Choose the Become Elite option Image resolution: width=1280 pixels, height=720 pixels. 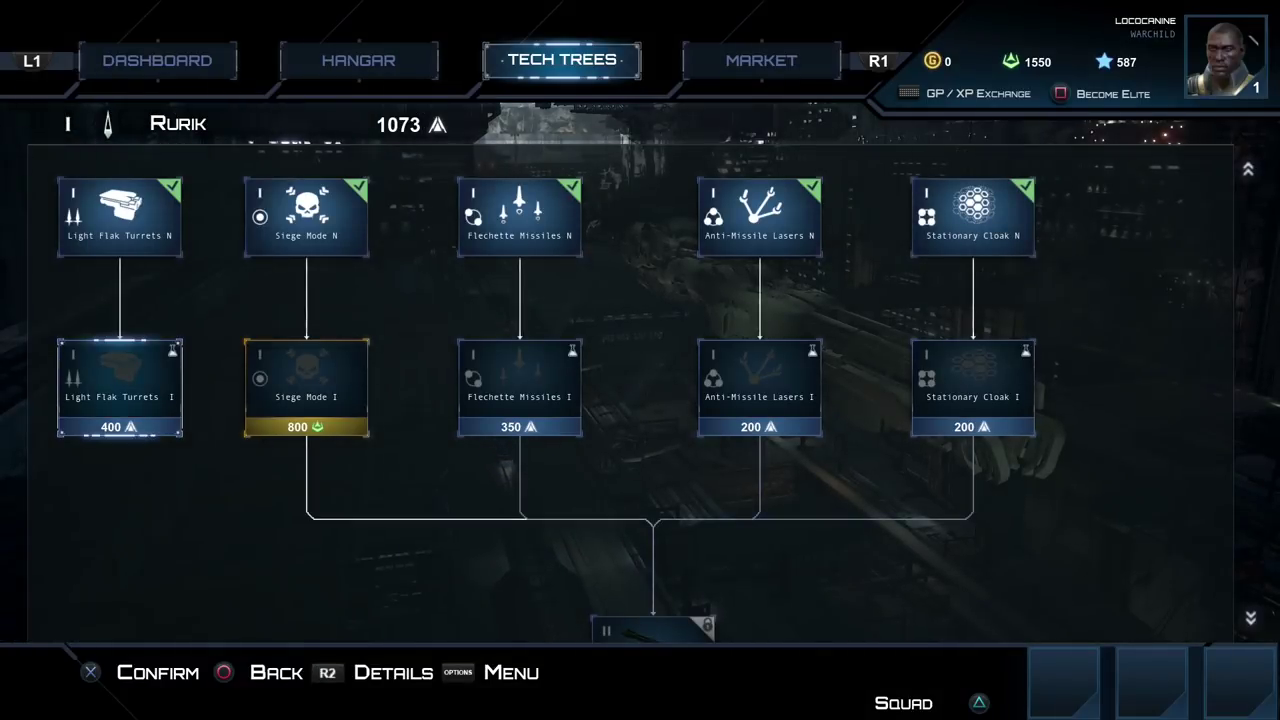[1103, 94]
